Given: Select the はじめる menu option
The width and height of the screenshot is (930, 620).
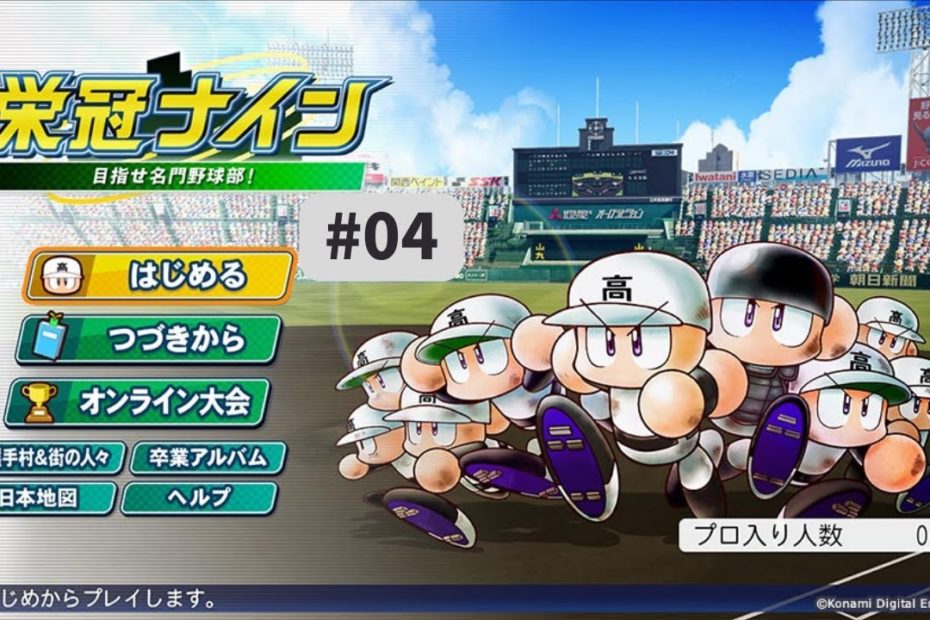Looking at the screenshot, I should pos(160,276).
